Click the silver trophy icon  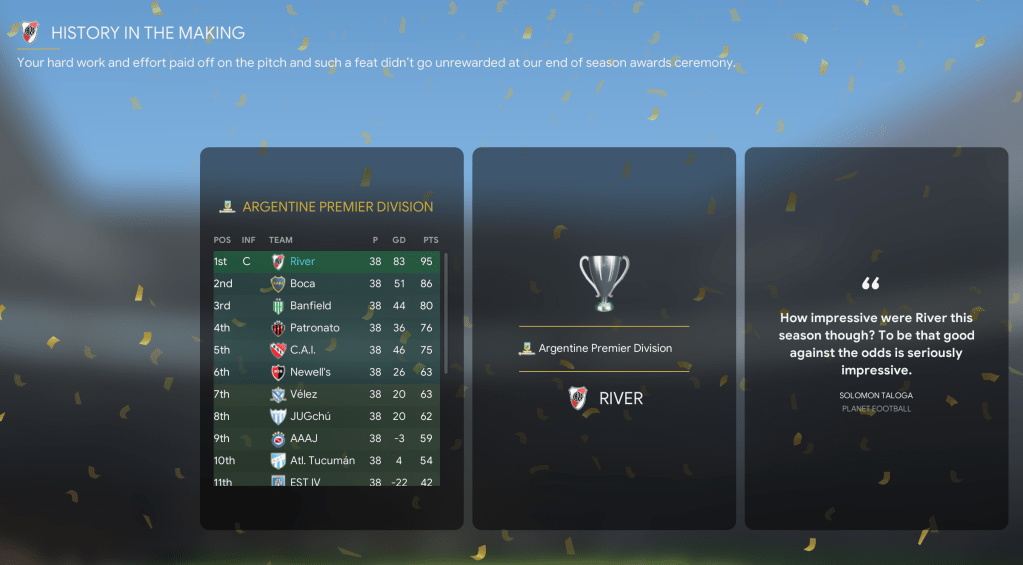[604, 282]
